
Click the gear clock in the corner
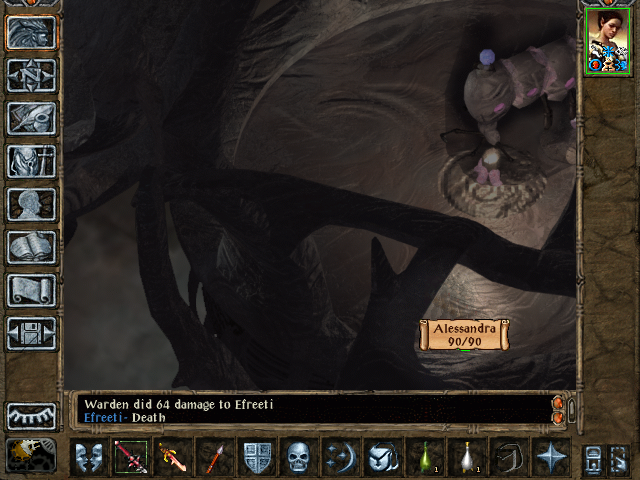[30, 456]
